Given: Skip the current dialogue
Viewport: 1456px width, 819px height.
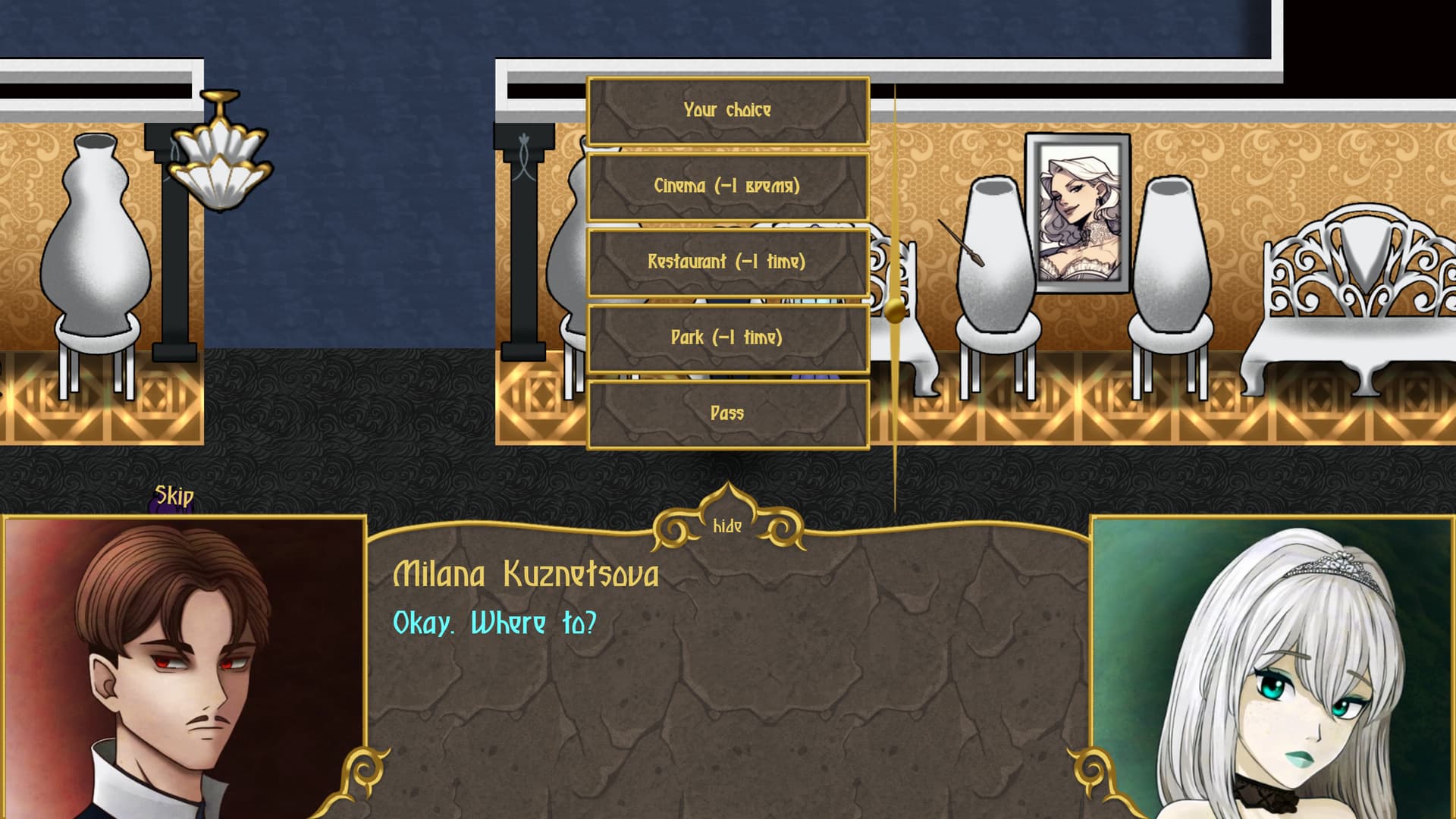Looking at the screenshot, I should (x=174, y=497).
